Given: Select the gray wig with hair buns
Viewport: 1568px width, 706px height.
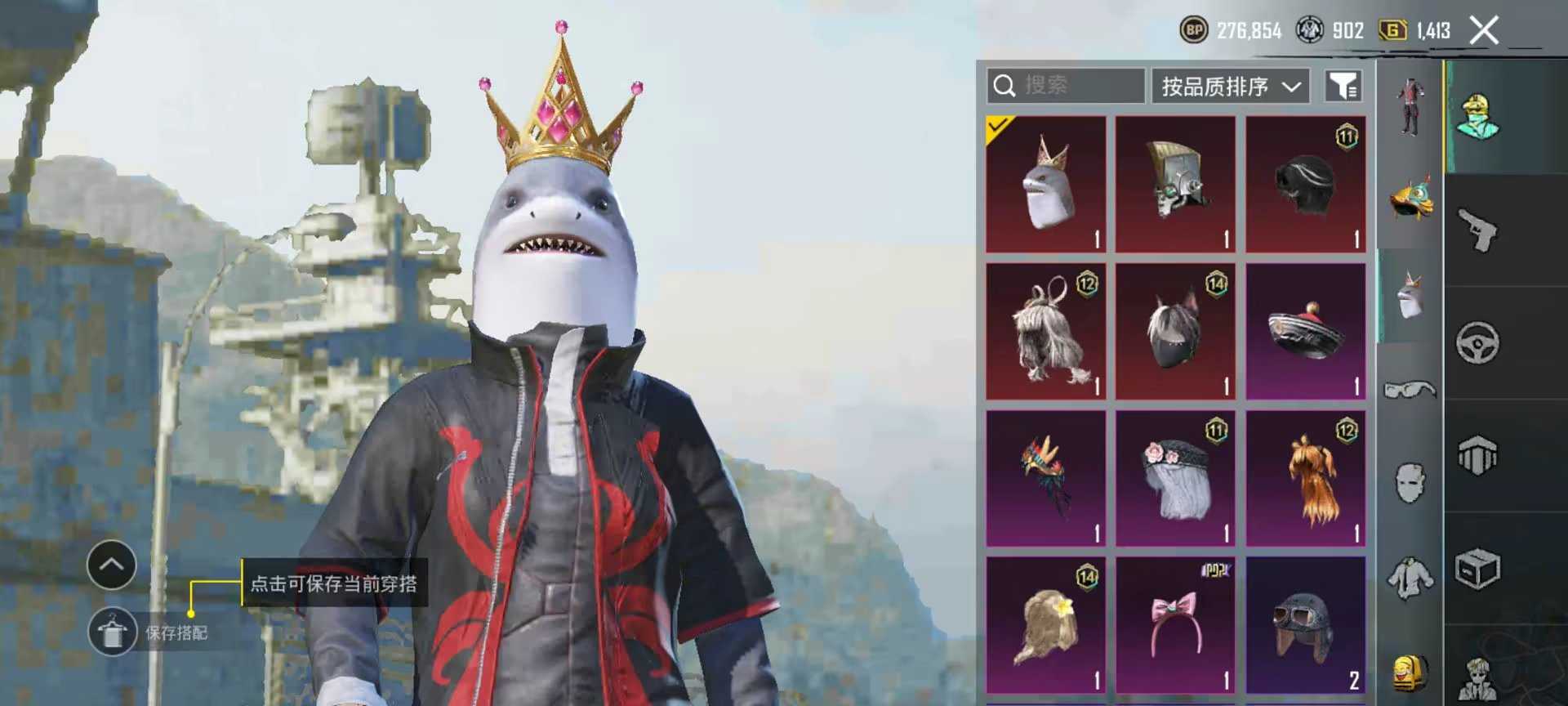Looking at the screenshot, I should [x=1045, y=331].
